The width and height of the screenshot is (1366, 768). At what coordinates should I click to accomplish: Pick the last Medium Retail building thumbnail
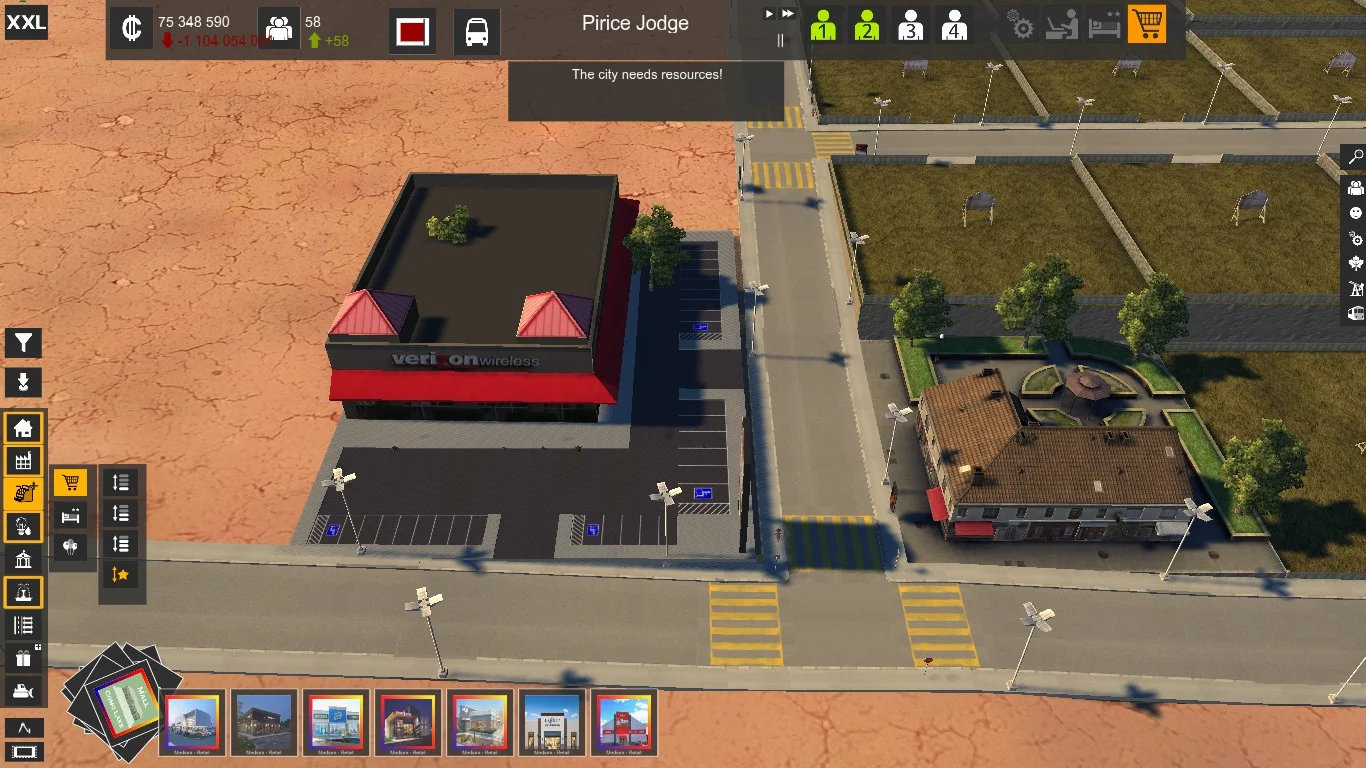624,722
